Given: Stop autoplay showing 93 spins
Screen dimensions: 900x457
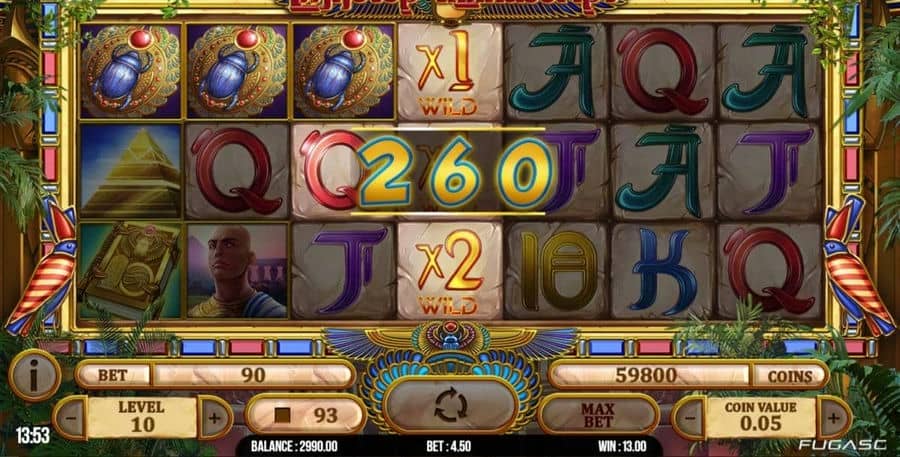Looking at the screenshot, I should click(305, 414).
